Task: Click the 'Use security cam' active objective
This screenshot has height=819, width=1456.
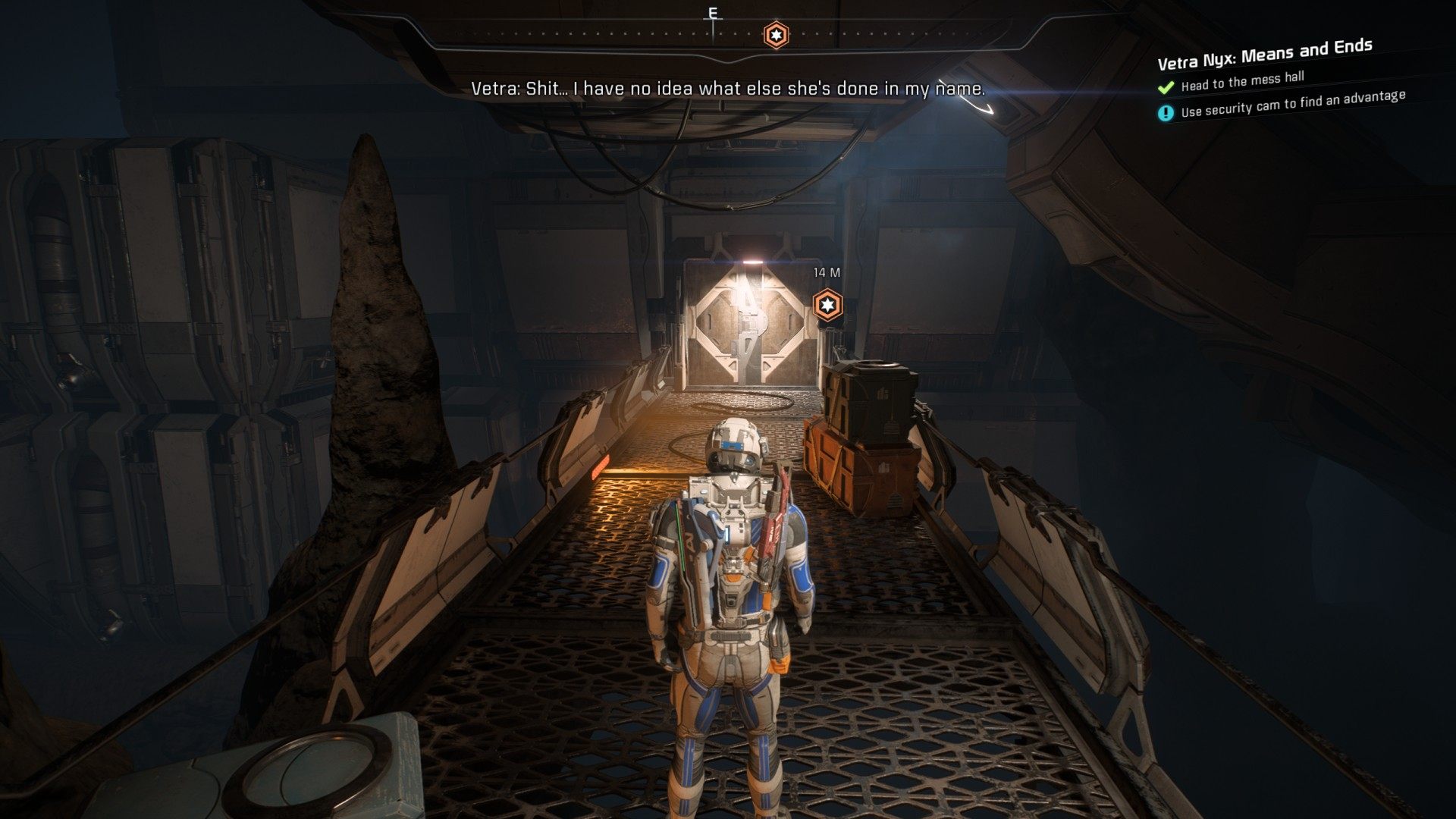Action: (1292, 104)
